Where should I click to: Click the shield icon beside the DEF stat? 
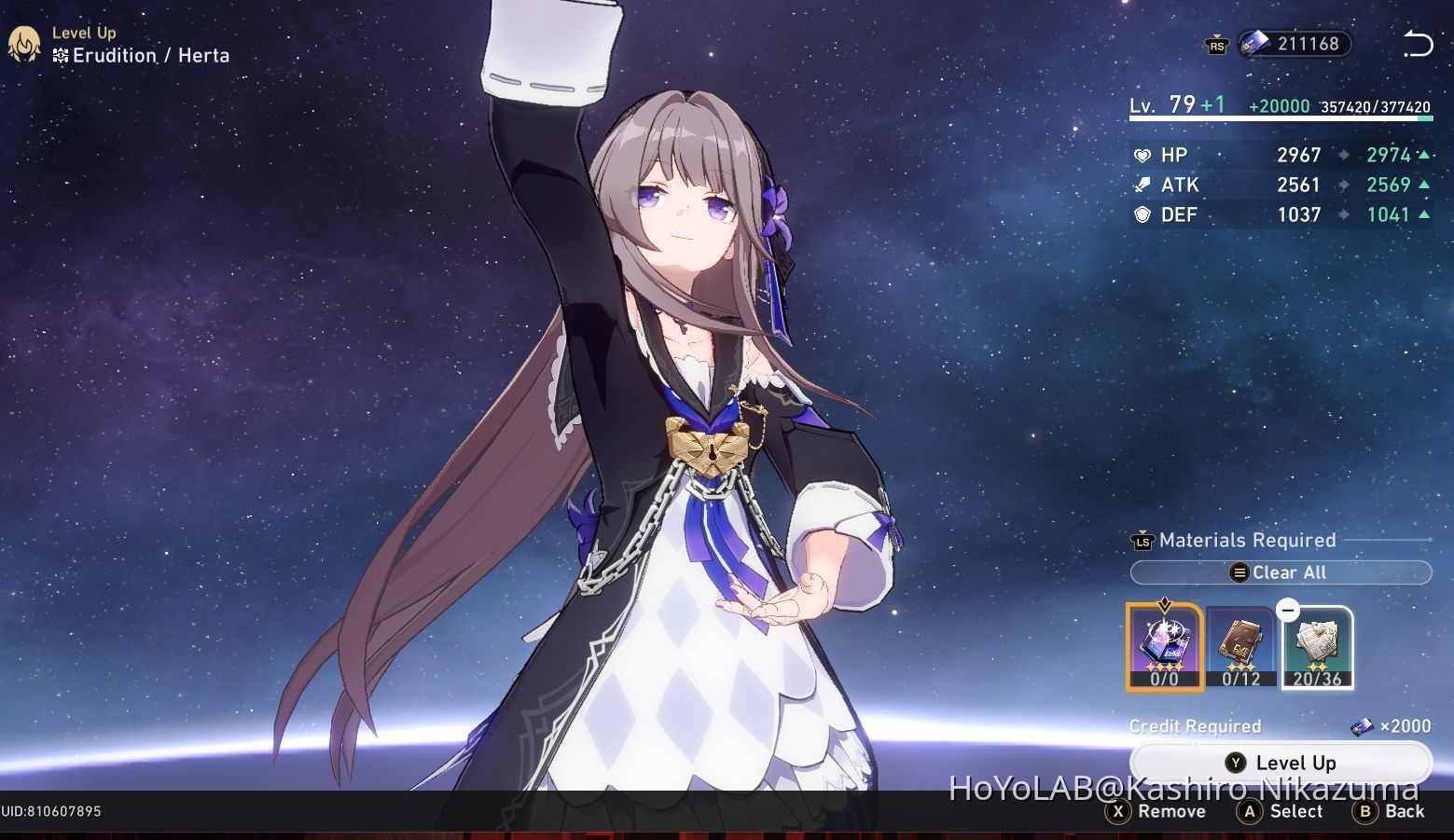click(1142, 214)
